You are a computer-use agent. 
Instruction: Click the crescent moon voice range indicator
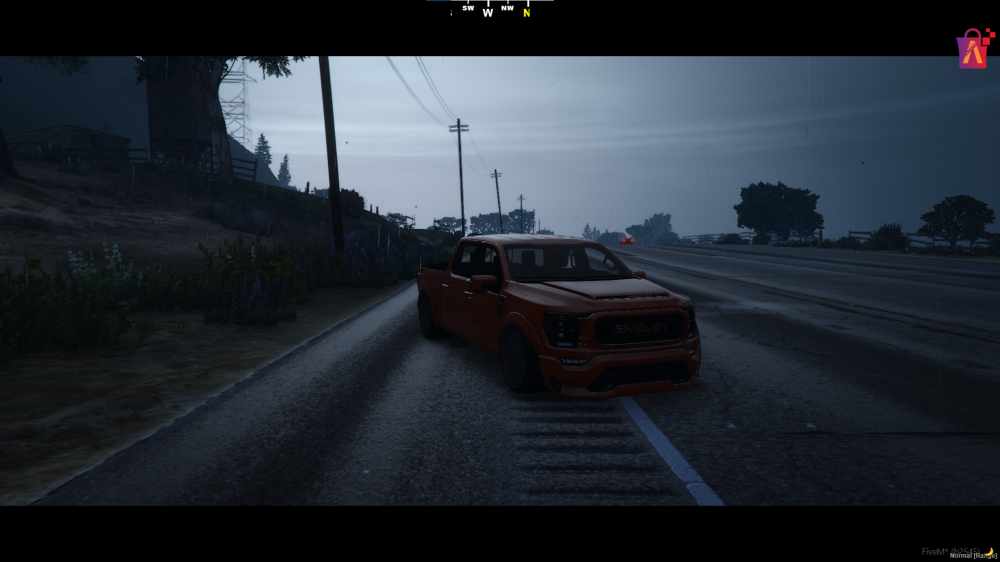tap(989, 551)
